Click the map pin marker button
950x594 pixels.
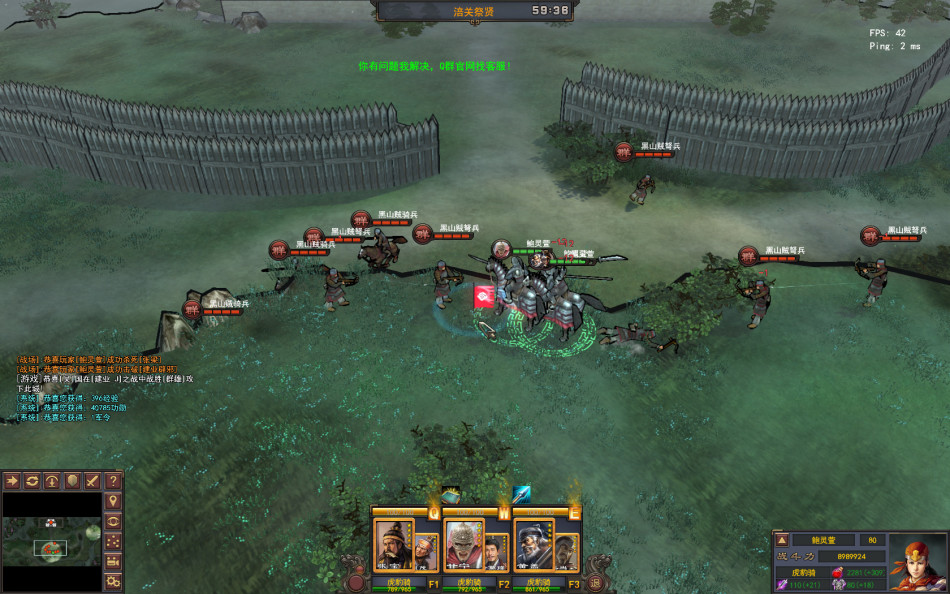point(113,501)
